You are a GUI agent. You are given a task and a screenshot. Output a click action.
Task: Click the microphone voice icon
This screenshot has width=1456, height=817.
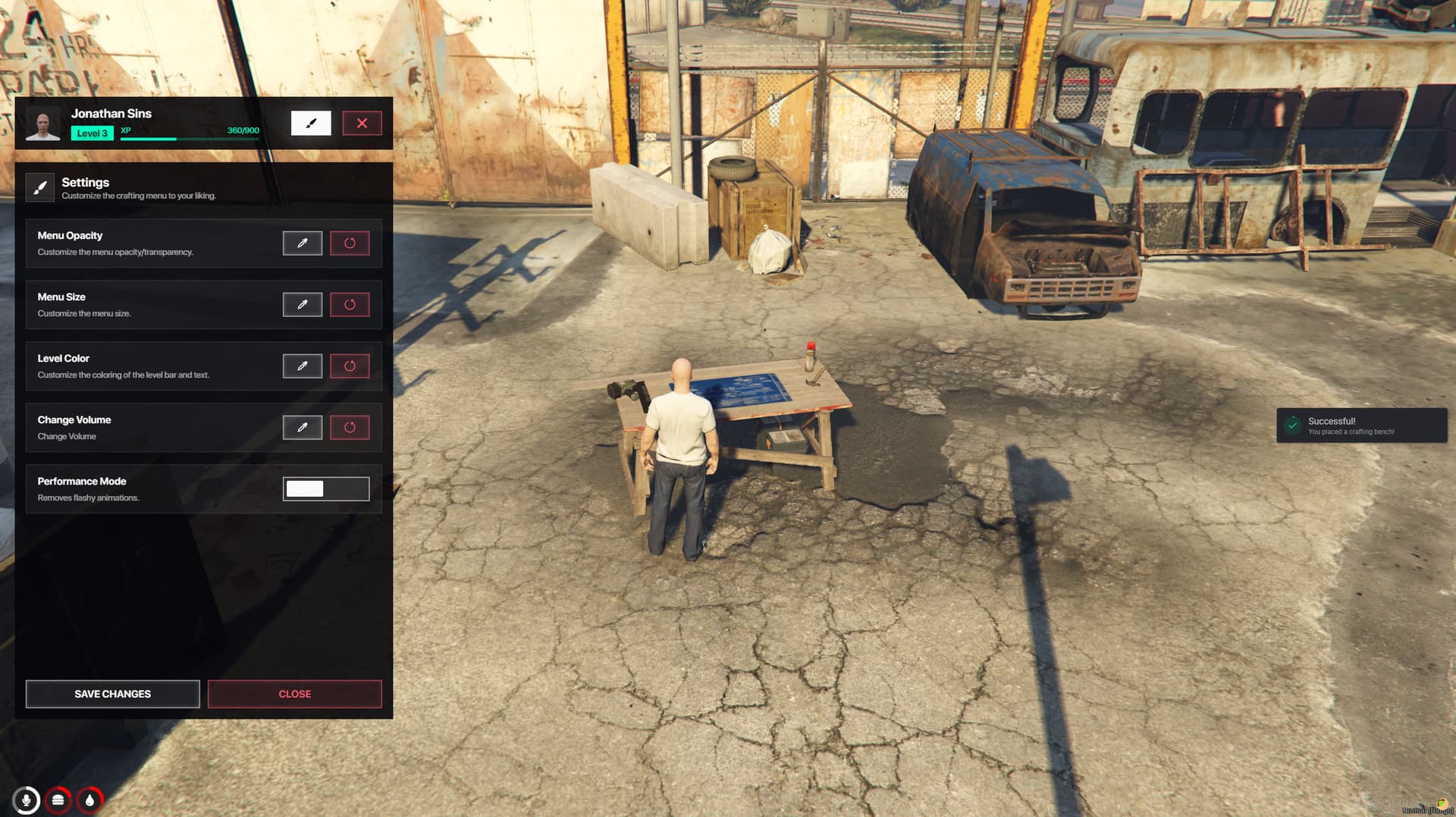pyautogui.click(x=27, y=800)
